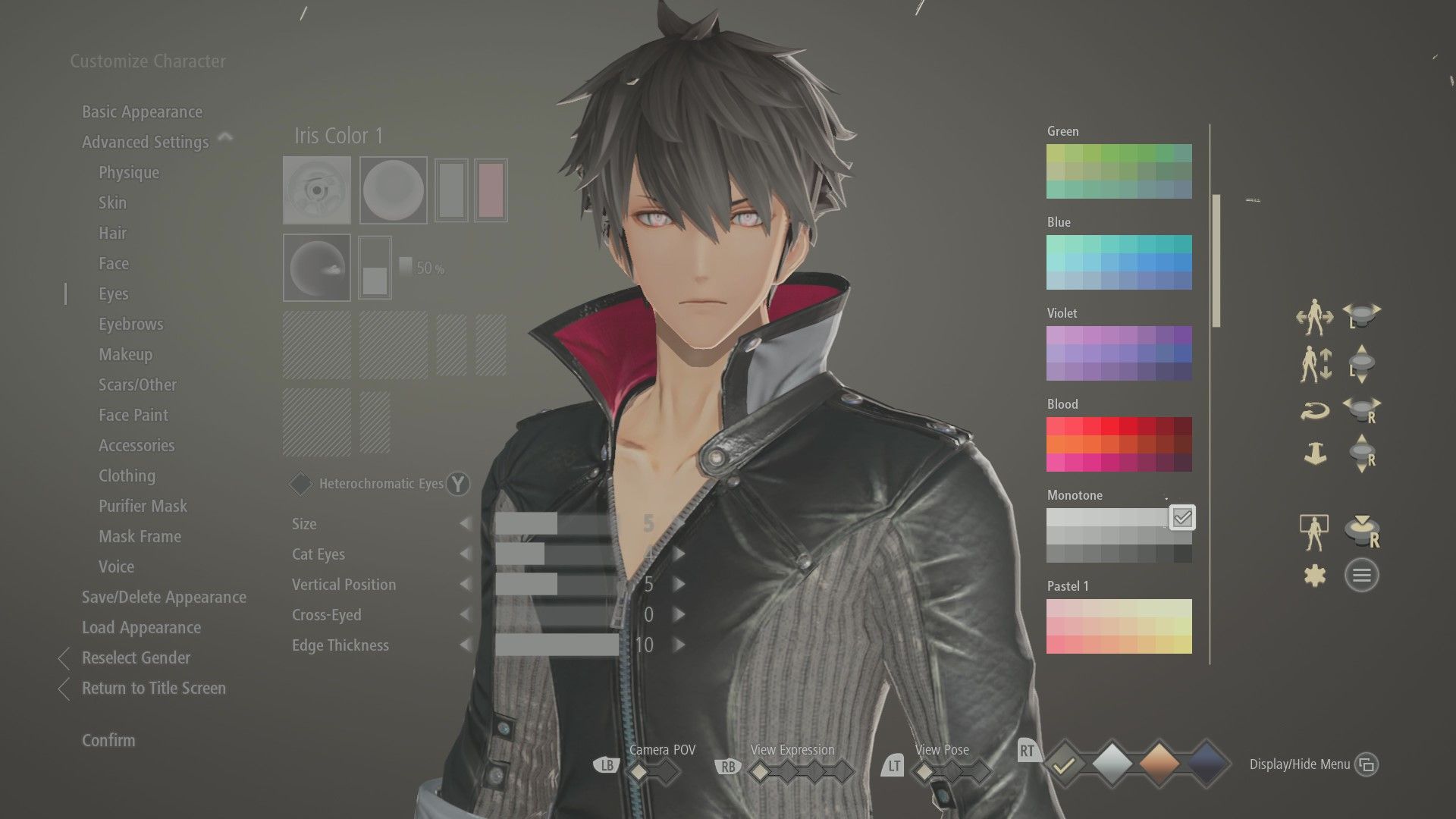1456x819 pixels.
Task: Collapse the Advanced Settings section
Action: pos(224,137)
